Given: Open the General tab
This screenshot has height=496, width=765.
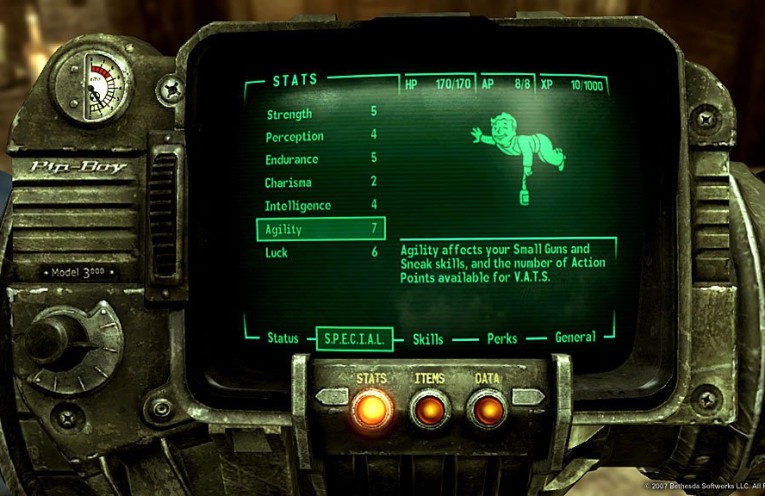Looking at the screenshot, I should [x=576, y=338].
